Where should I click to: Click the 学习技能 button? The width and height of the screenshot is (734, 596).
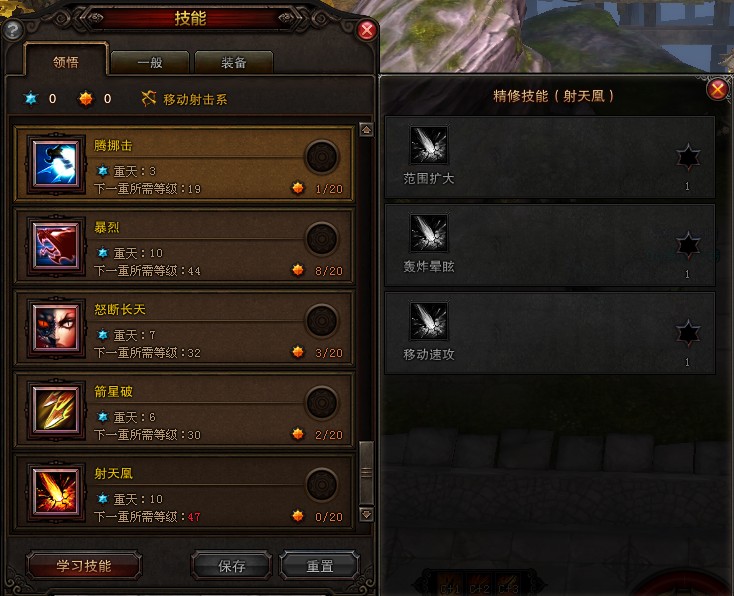tap(84, 565)
